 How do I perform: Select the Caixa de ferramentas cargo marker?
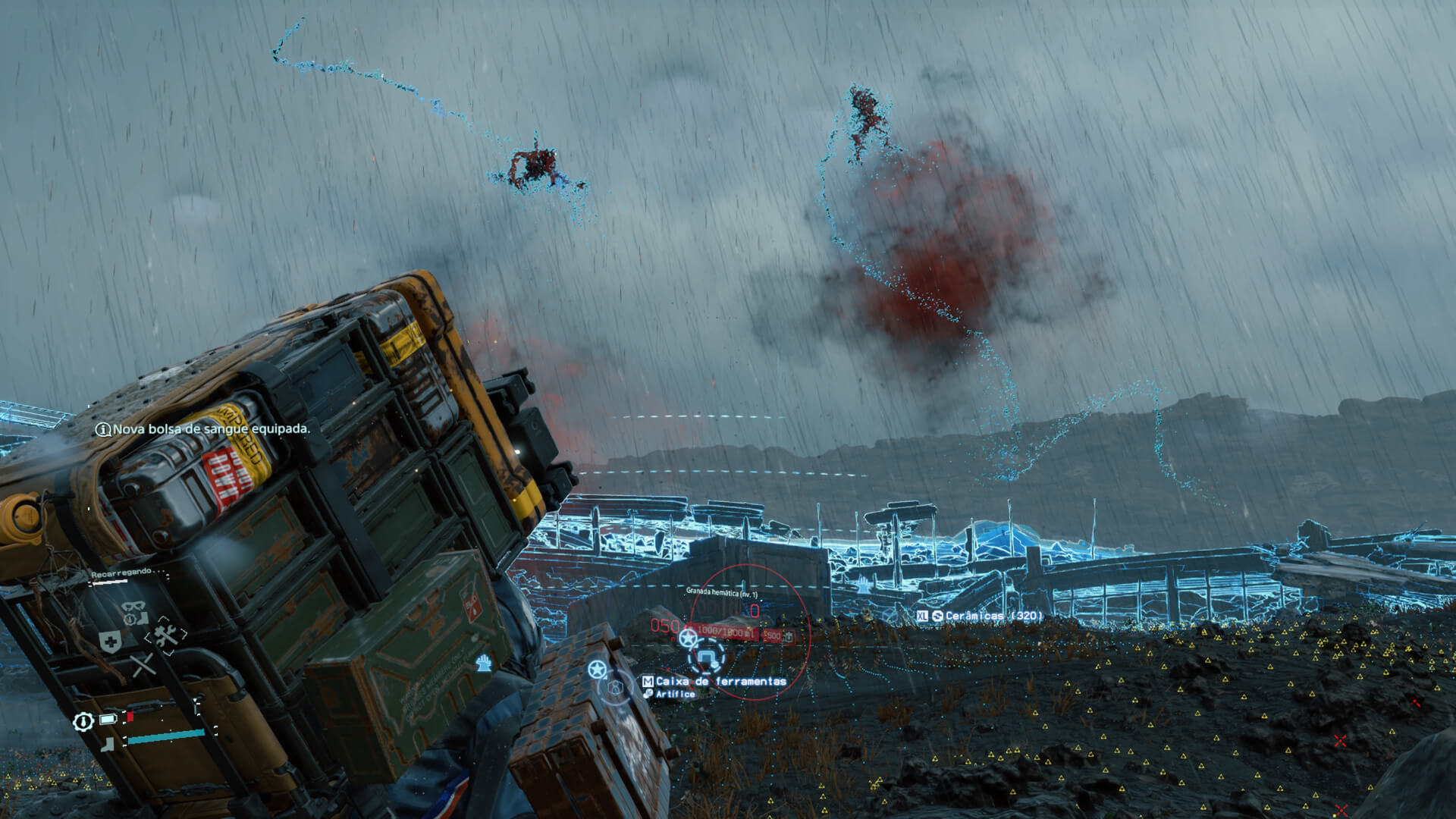720,681
